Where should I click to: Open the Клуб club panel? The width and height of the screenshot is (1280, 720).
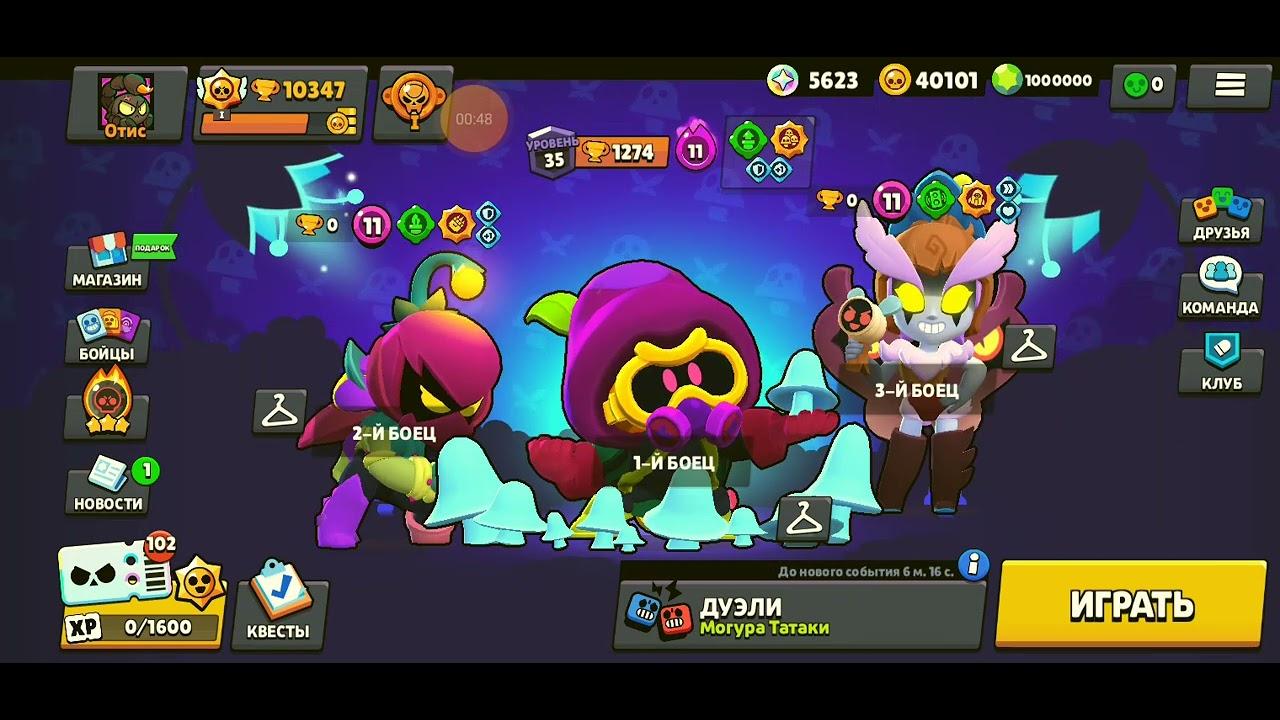(x=1223, y=366)
